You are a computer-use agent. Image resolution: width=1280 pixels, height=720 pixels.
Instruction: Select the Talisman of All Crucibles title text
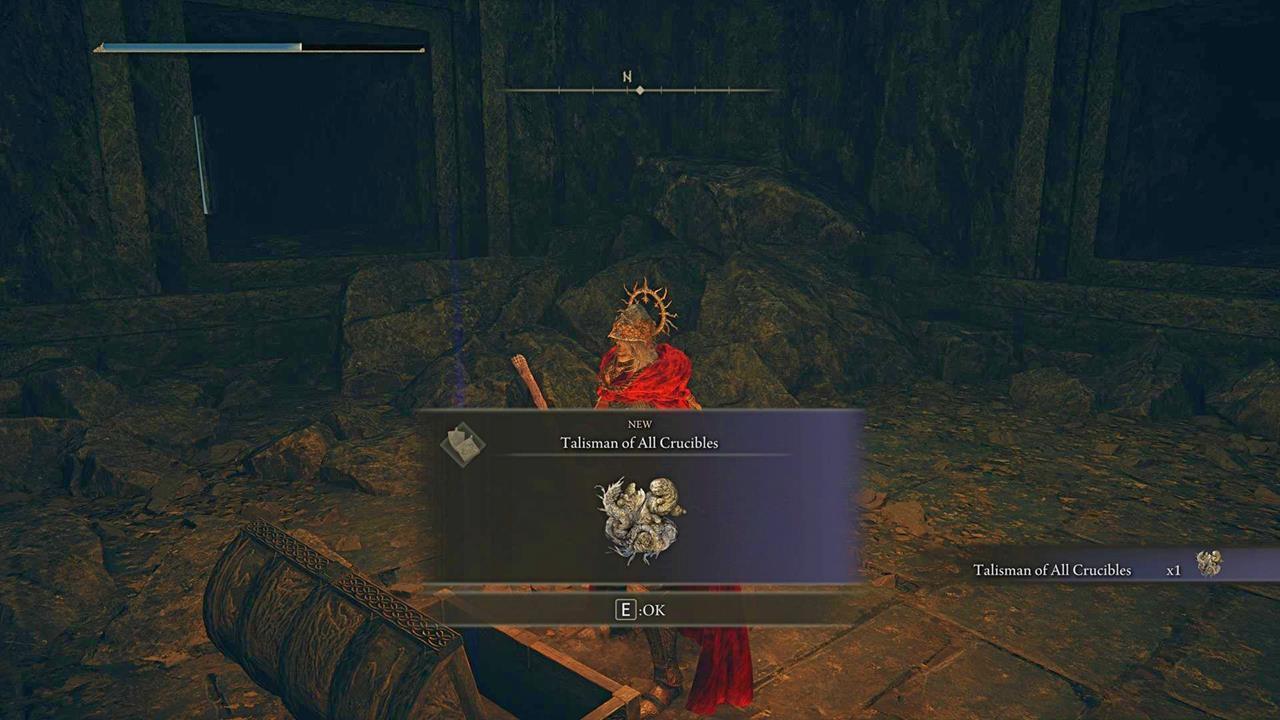pos(639,443)
